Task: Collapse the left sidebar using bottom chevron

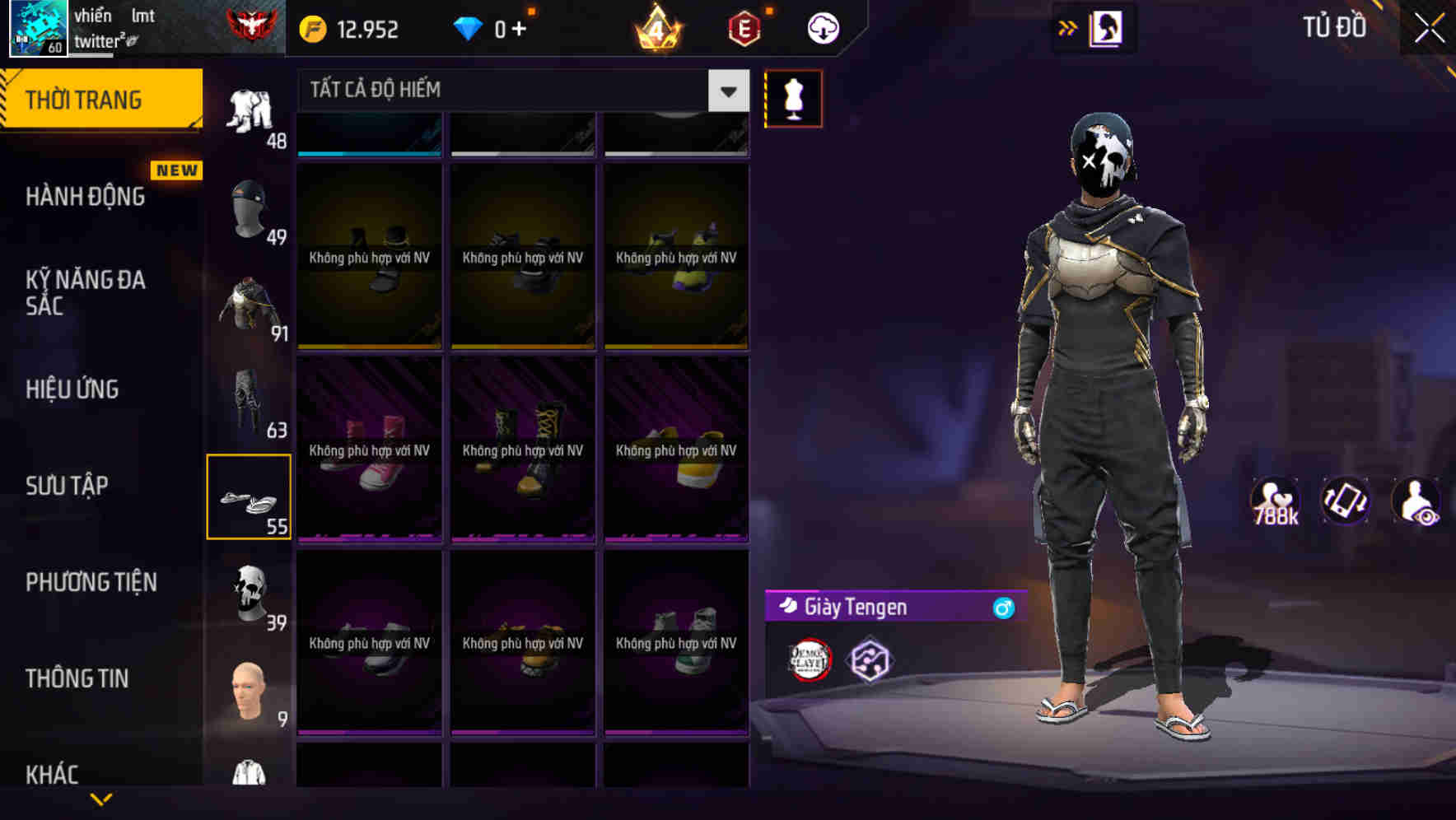Action: [101, 799]
